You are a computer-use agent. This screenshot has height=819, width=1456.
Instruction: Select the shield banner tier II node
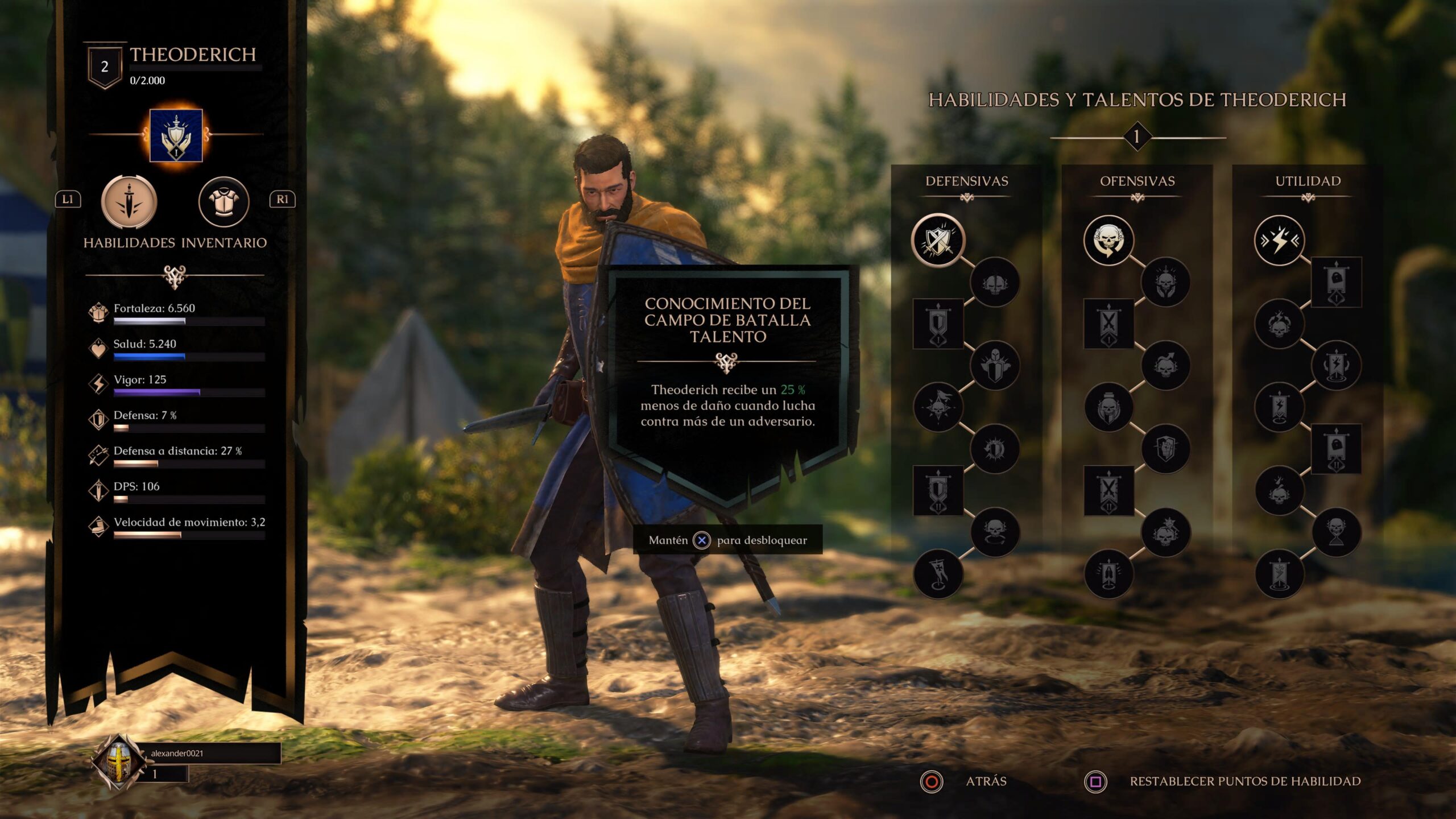(x=938, y=490)
